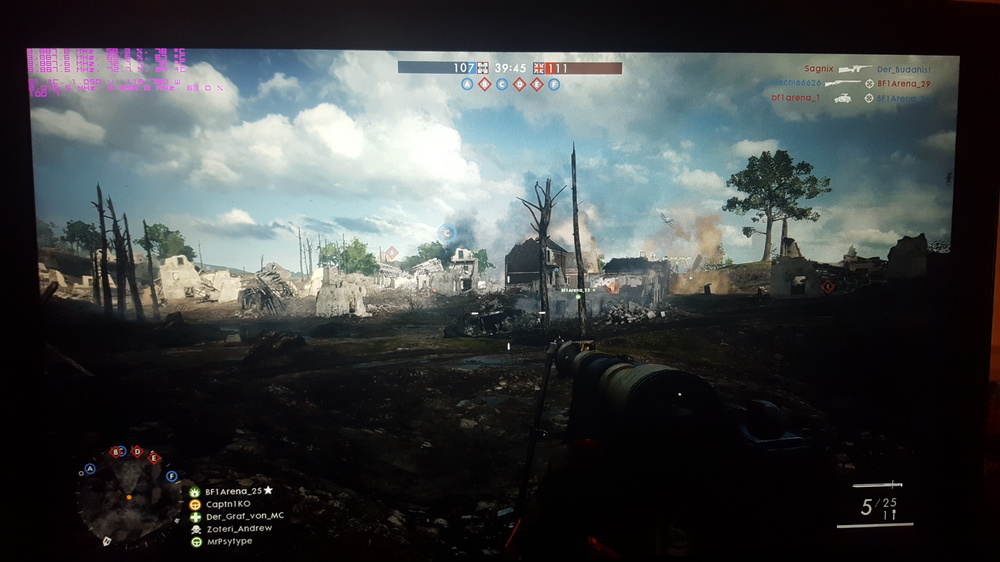Image resolution: width=1000 pixels, height=562 pixels.
Task: Select objective E flag under the score bar
Action: pyautogui.click(x=536, y=85)
